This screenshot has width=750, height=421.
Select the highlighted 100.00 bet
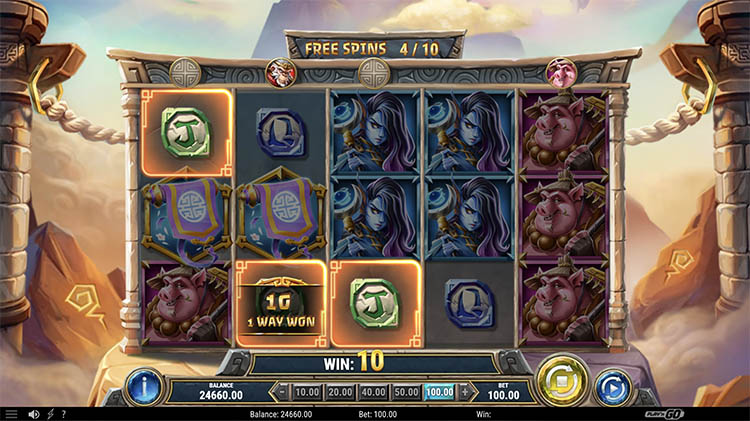point(439,392)
